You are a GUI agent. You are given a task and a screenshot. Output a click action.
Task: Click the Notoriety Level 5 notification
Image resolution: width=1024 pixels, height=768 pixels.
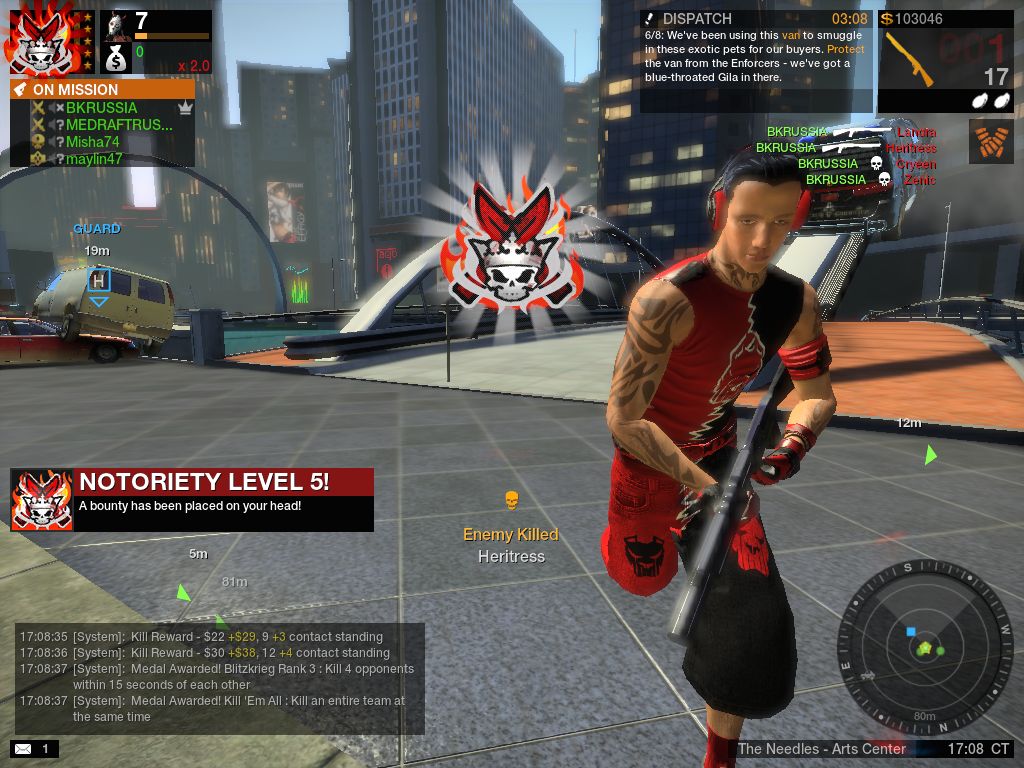[x=192, y=499]
